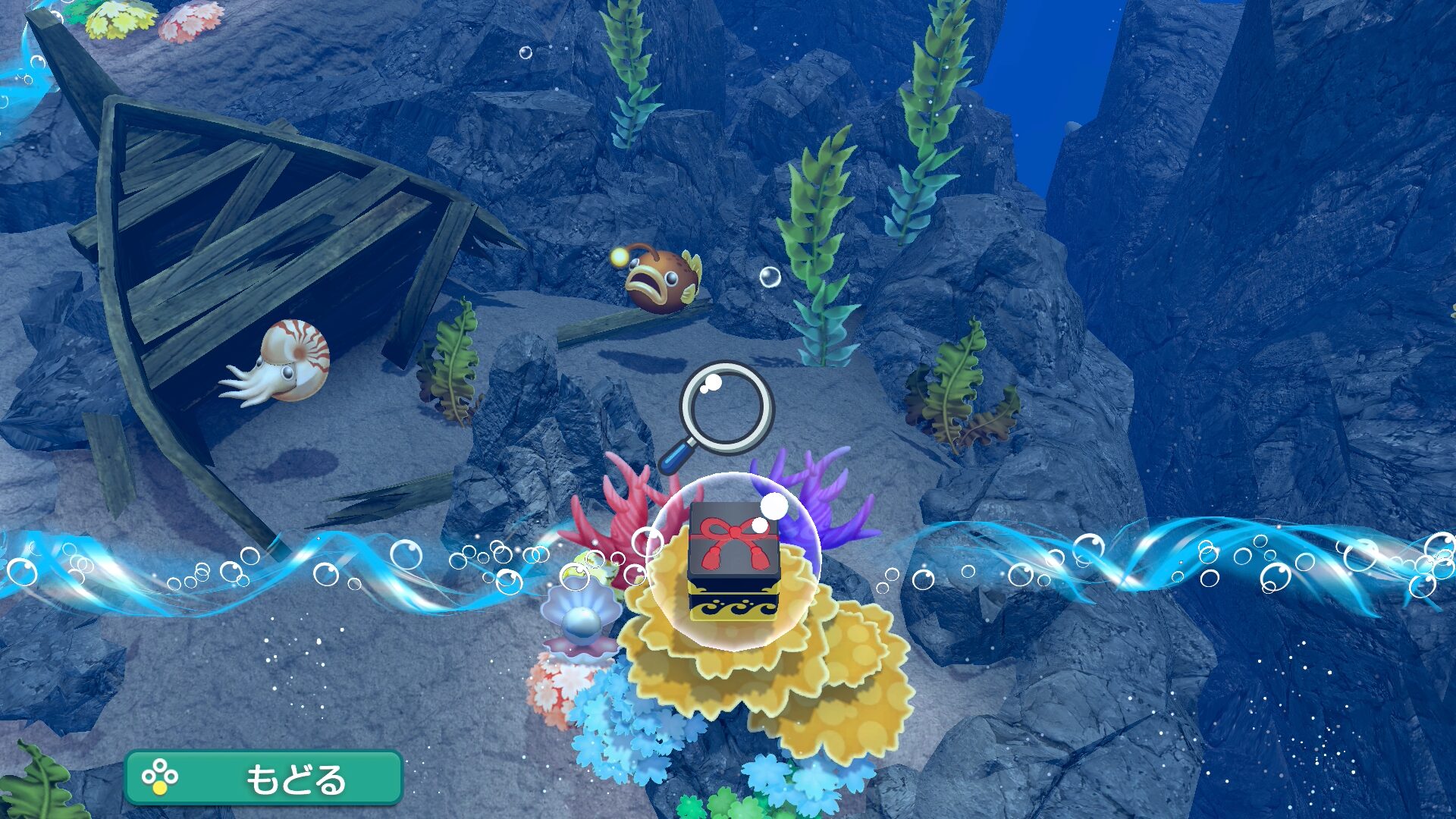Select the gift box in the bubble
This screenshot has width=1456, height=819.
tap(733, 560)
